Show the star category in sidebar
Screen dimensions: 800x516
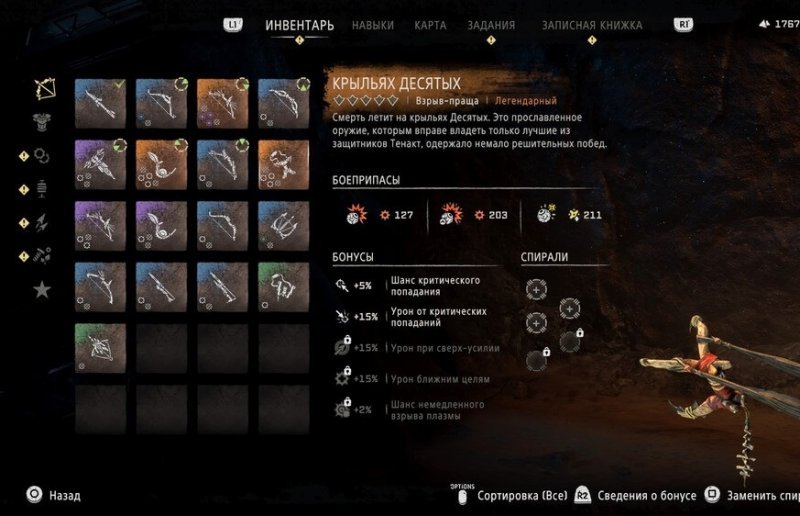point(43,289)
